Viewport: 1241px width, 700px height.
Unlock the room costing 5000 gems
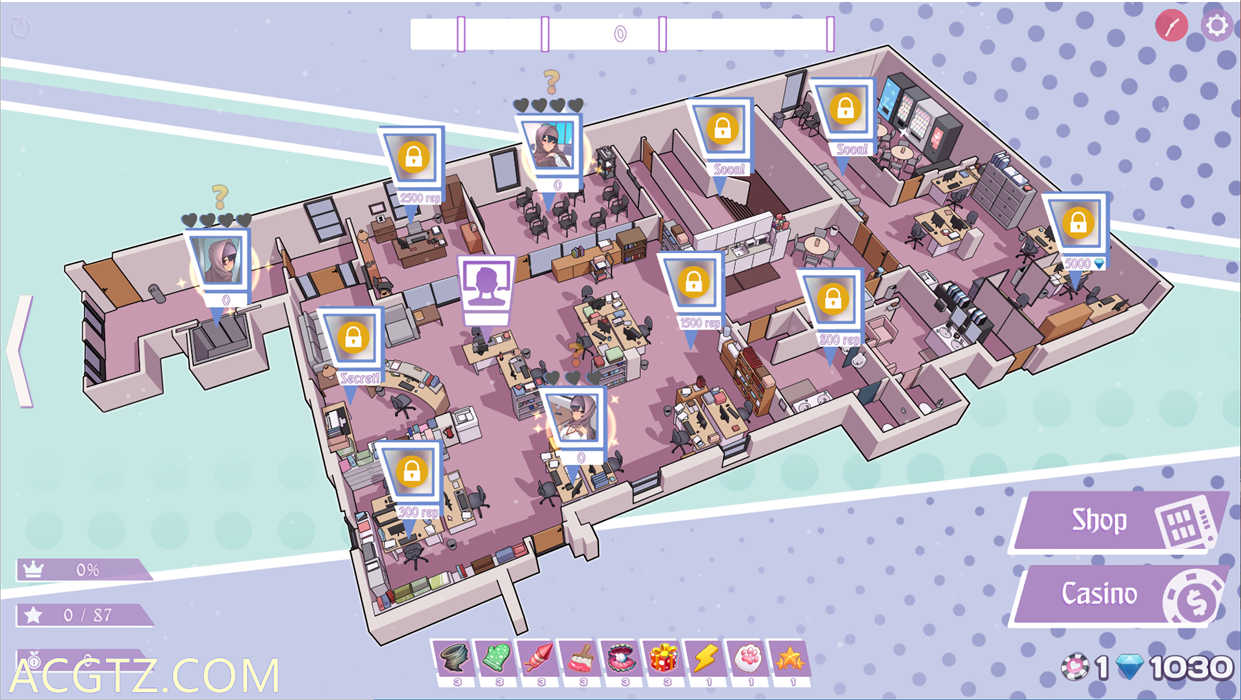point(1076,223)
